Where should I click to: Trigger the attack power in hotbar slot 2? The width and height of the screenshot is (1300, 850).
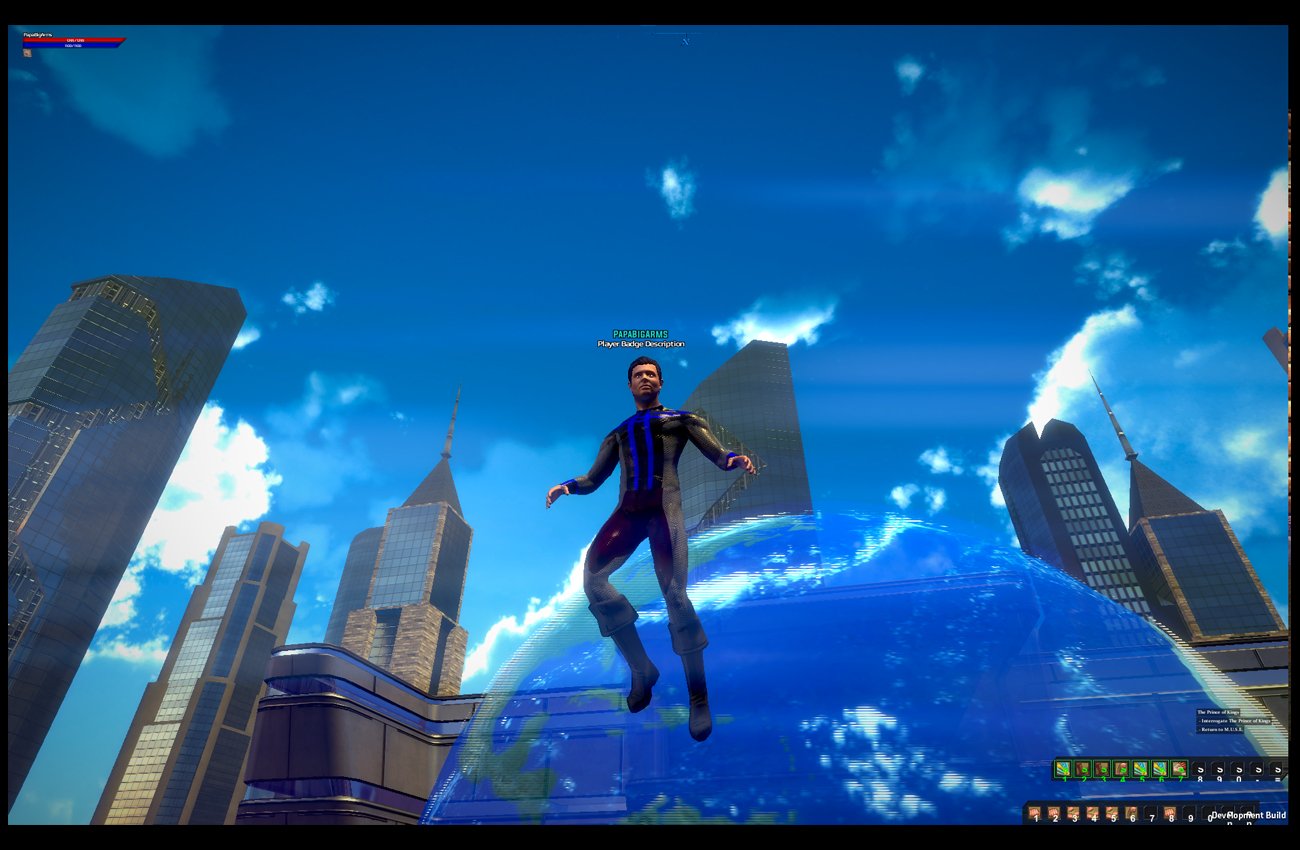tap(1083, 769)
